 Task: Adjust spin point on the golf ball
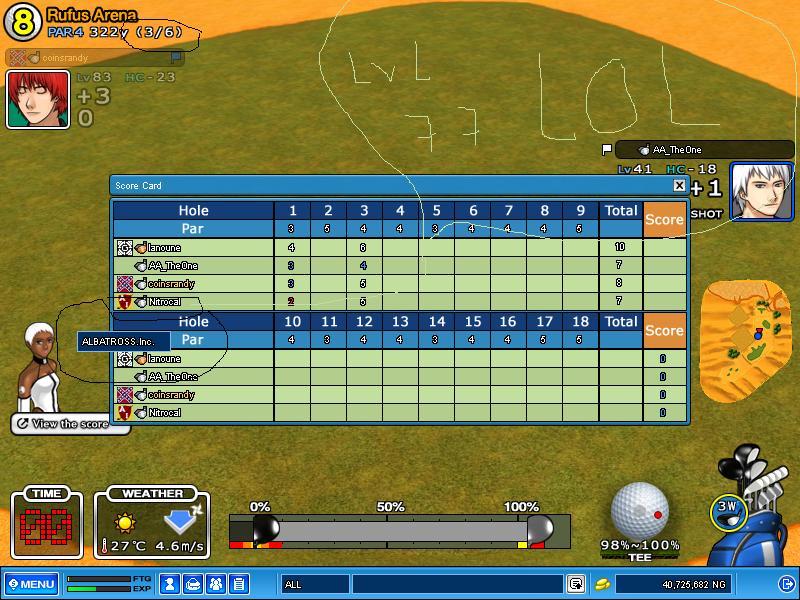pos(657,514)
